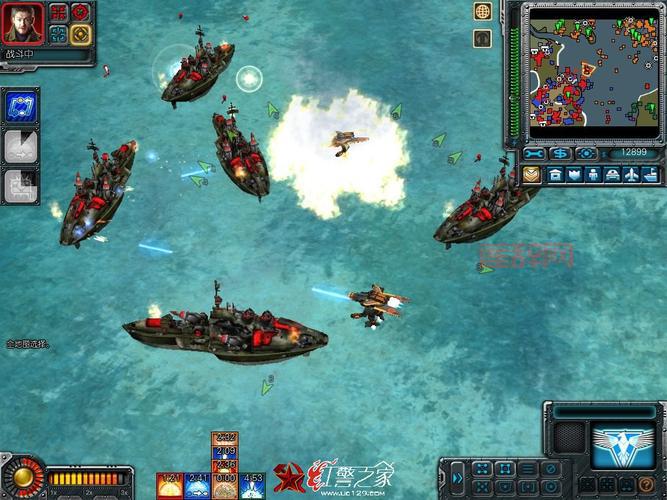Select the support power with 2:41 timer
667x500 pixels.
198,485
